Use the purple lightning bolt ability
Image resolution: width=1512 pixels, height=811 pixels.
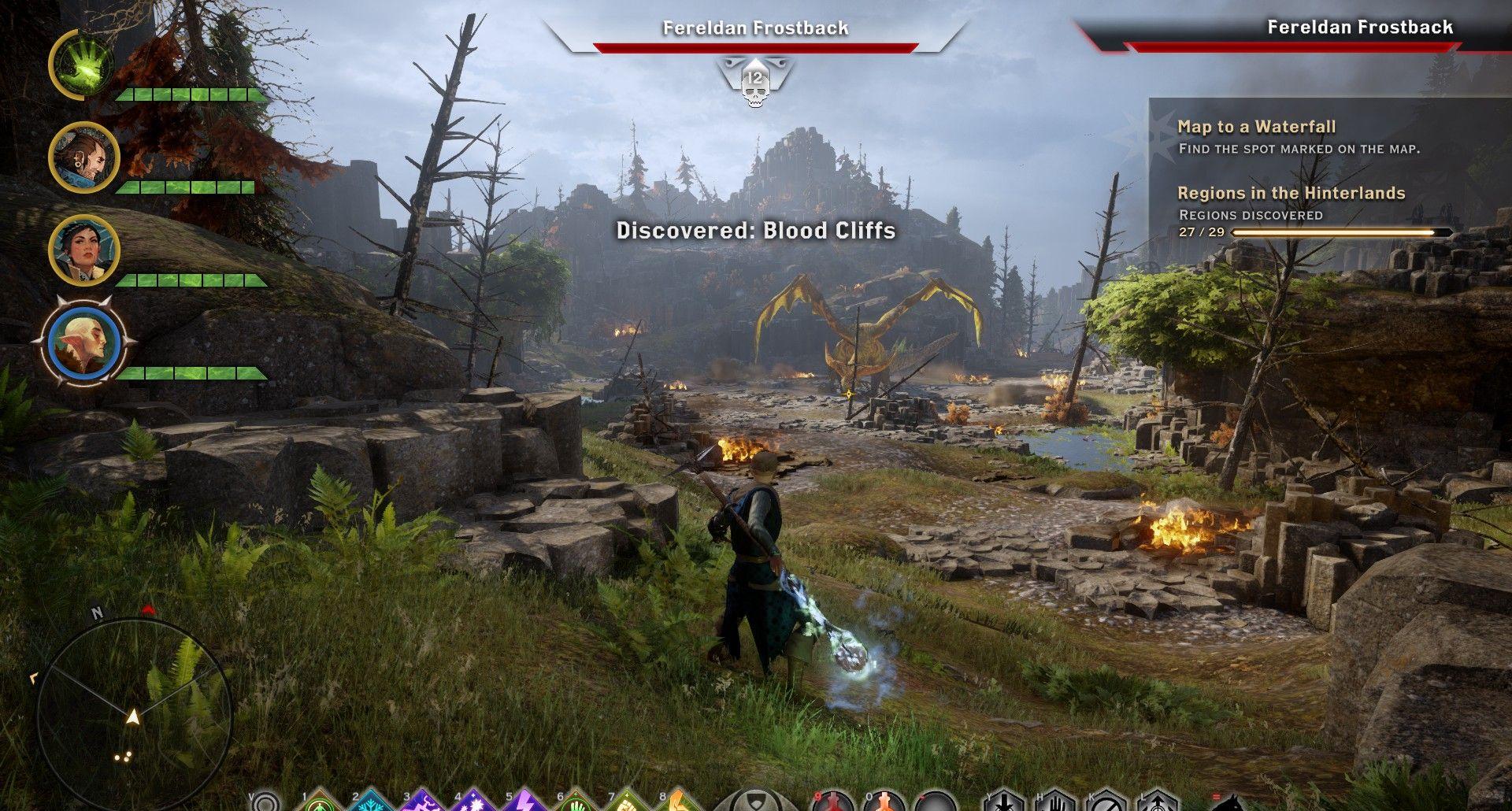click(x=524, y=803)
